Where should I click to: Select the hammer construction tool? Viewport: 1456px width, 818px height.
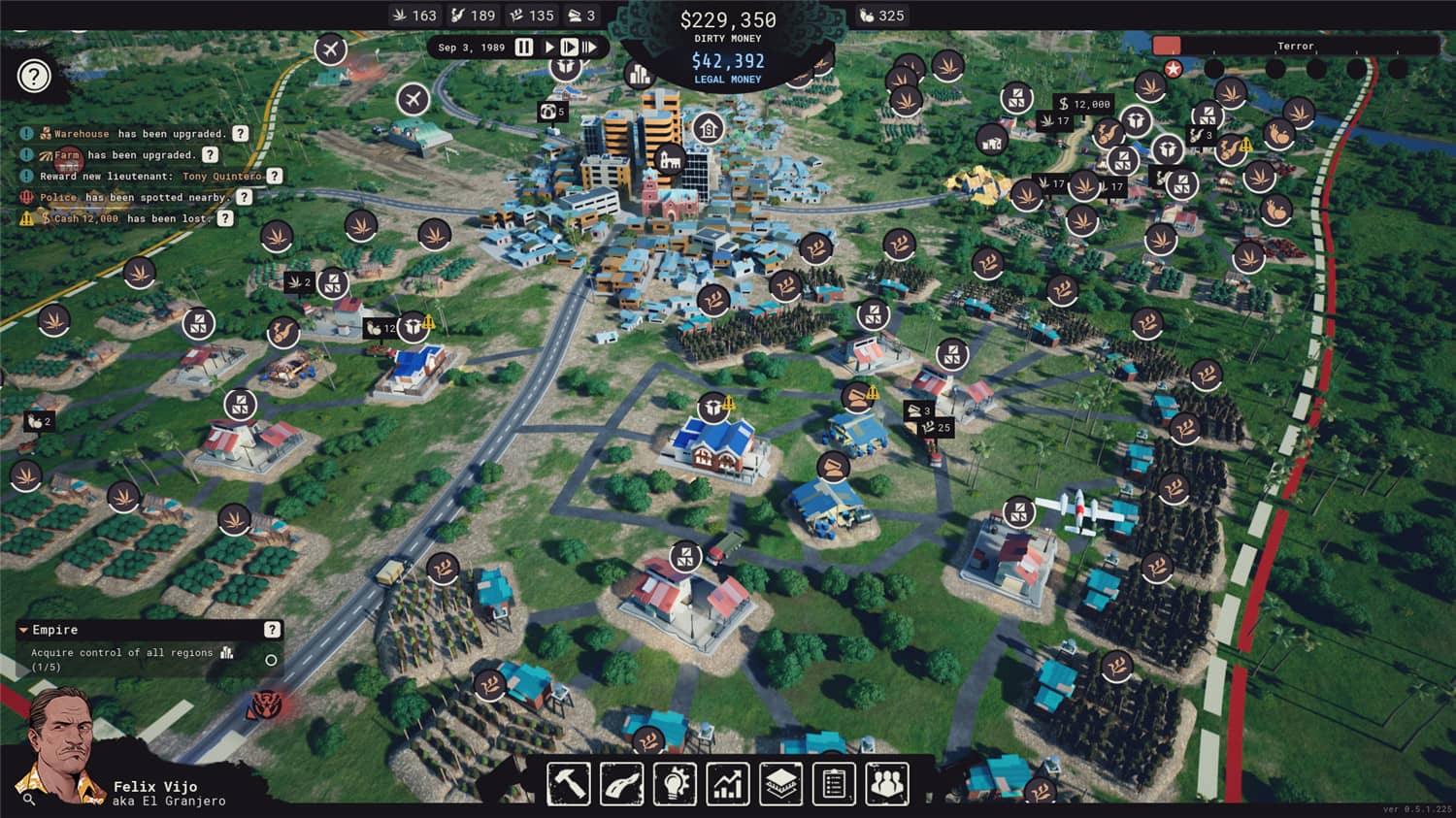point(566,784)
